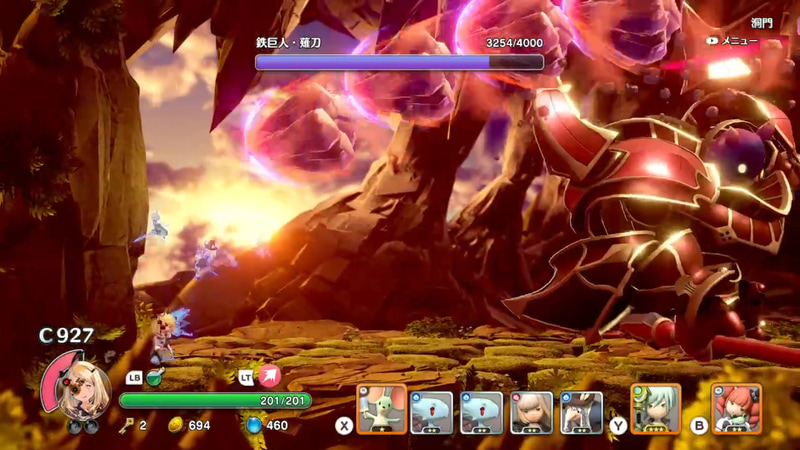Open the メニュー menu
This screenshot has height=450, width=800.
(x=739, y=41)
